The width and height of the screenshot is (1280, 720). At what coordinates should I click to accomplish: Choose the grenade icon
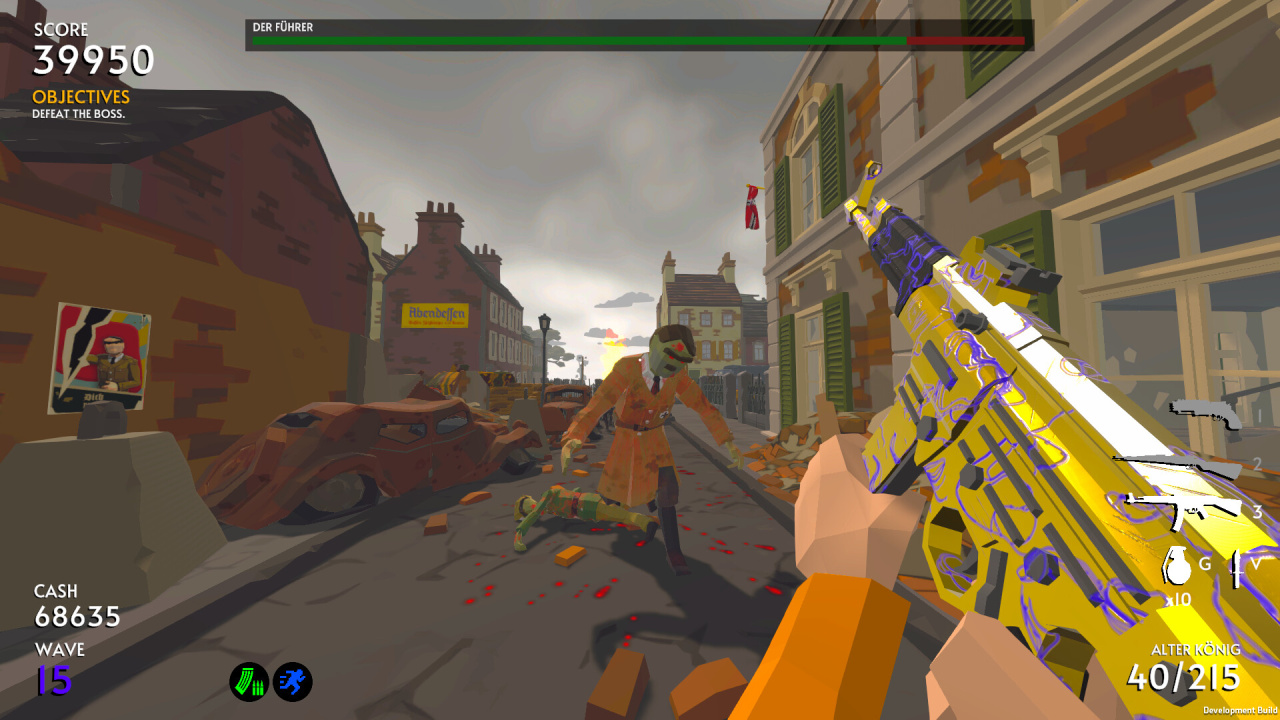[x=1177, y=565]
